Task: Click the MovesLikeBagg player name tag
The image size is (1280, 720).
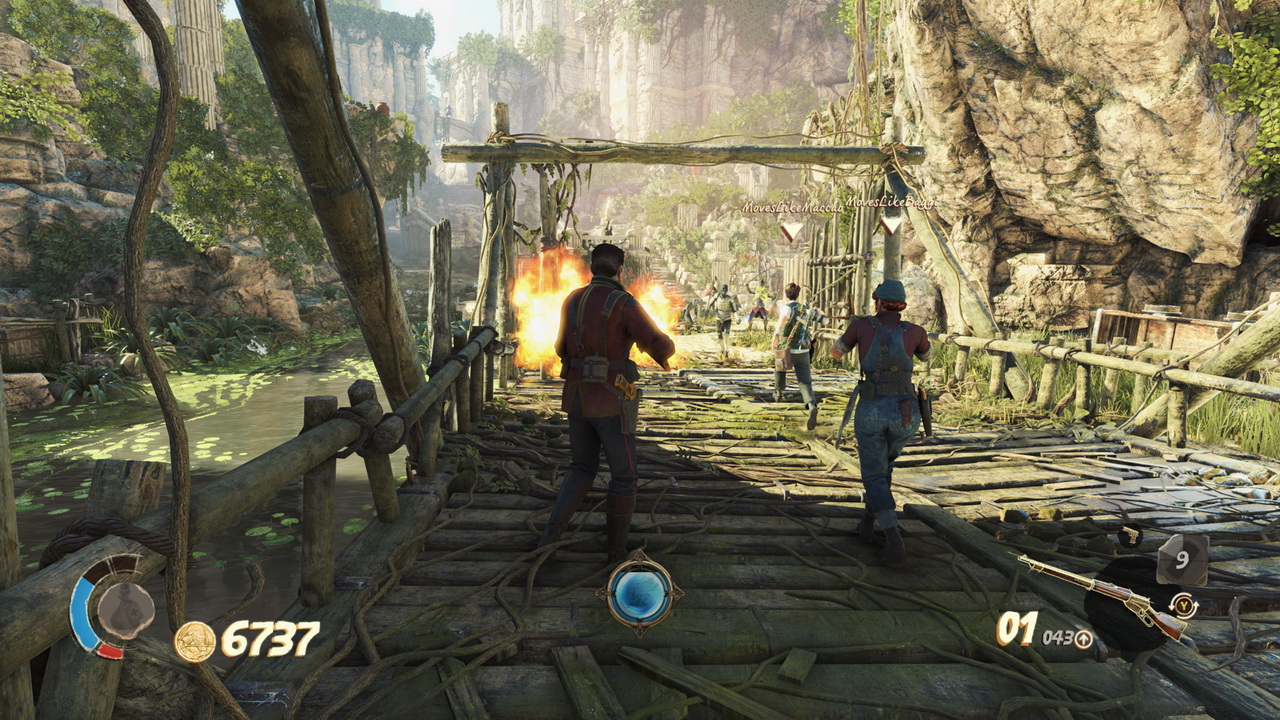Action: [892, 203]
